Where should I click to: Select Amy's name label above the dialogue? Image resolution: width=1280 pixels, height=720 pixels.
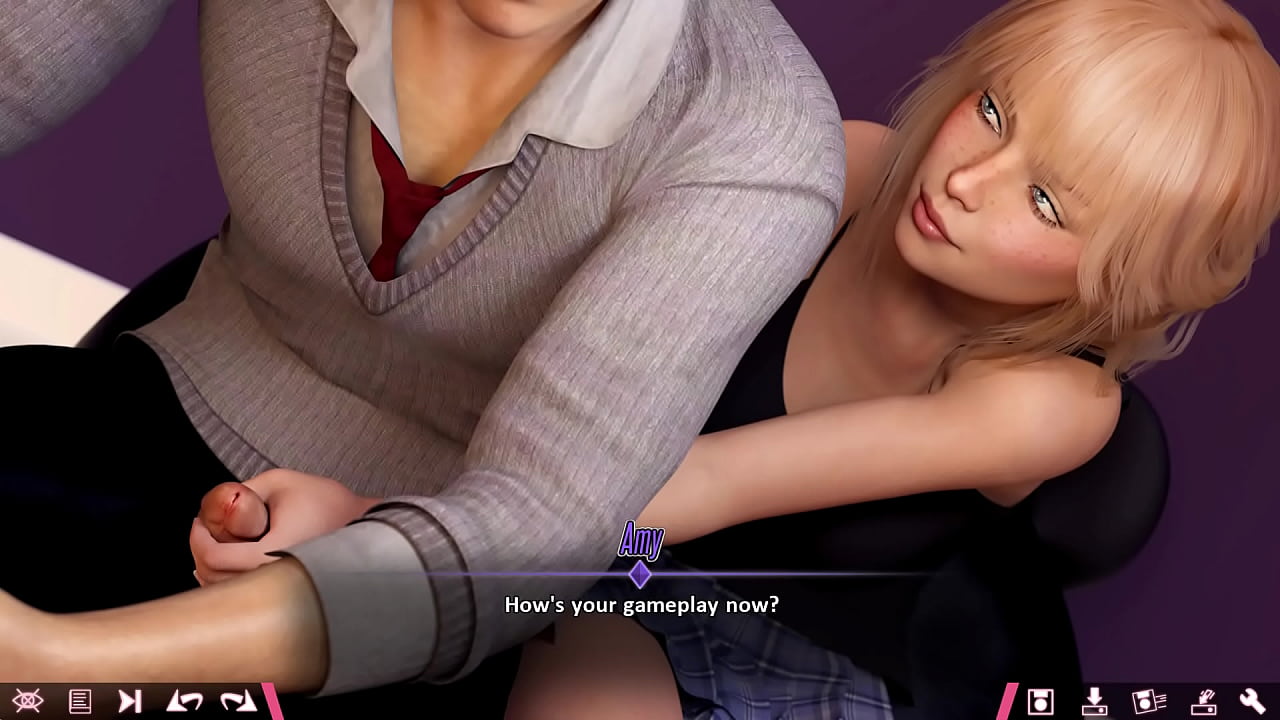(641, 540)
